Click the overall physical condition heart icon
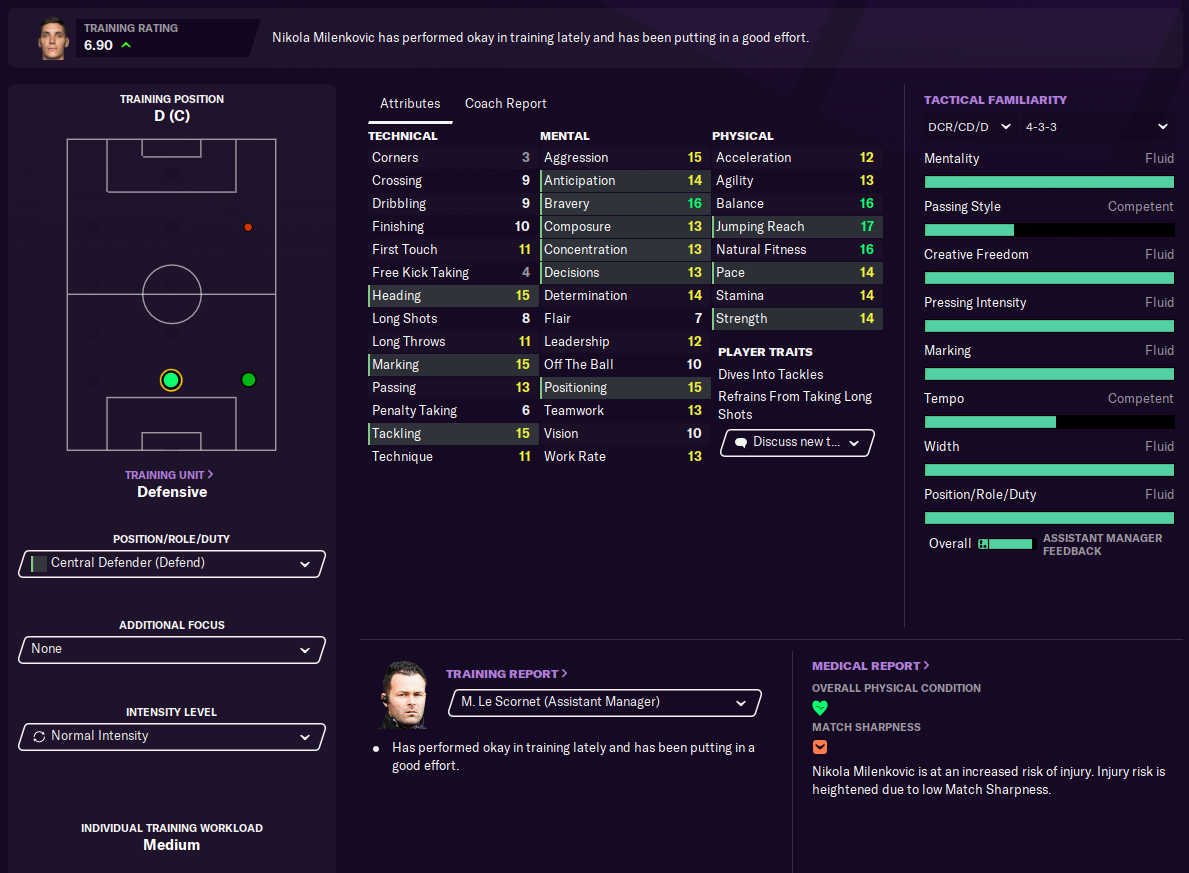This screenshot has width=1189, height=873. [820, 708]
